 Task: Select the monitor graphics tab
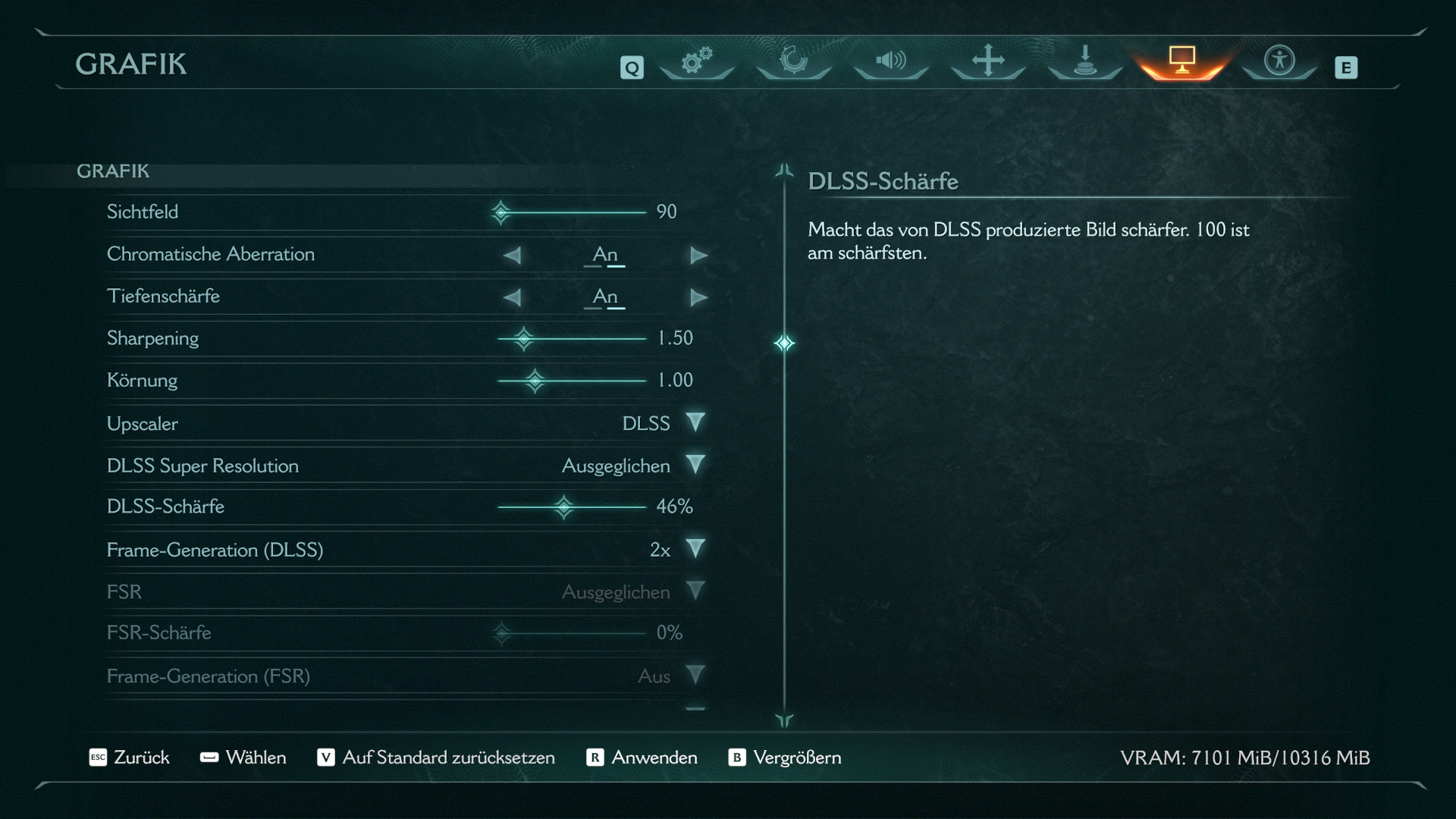click(1181, 59)
